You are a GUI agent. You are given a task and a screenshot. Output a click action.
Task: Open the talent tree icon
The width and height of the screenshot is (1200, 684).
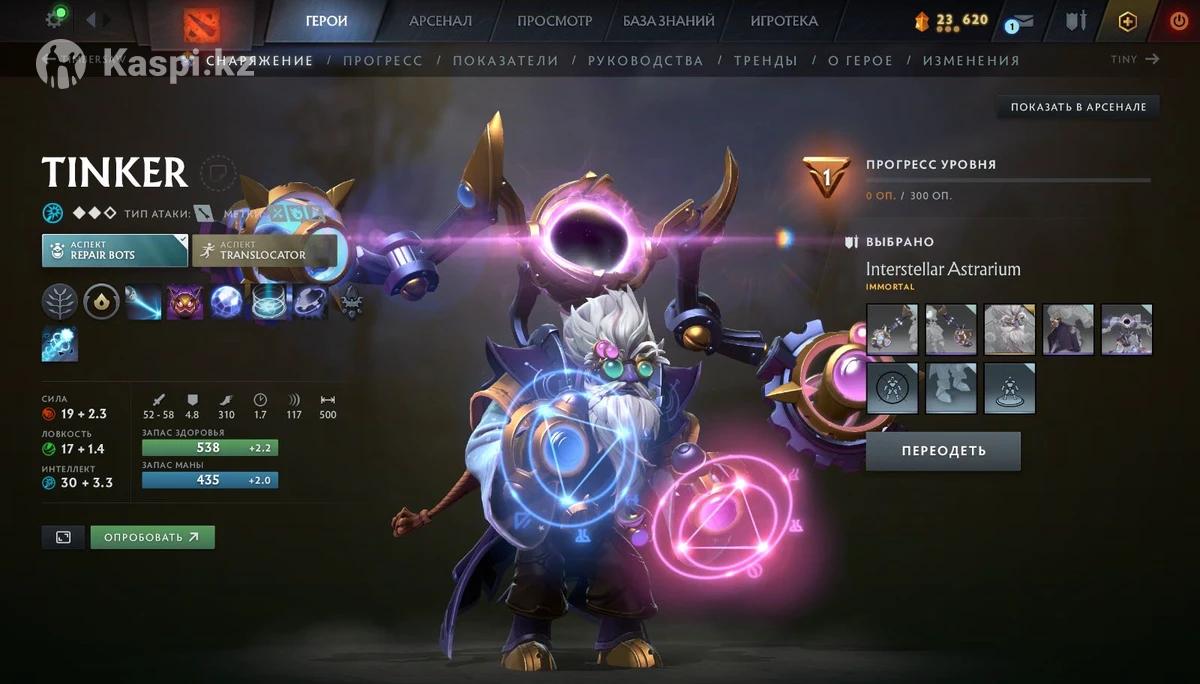[x=59, y=301]
